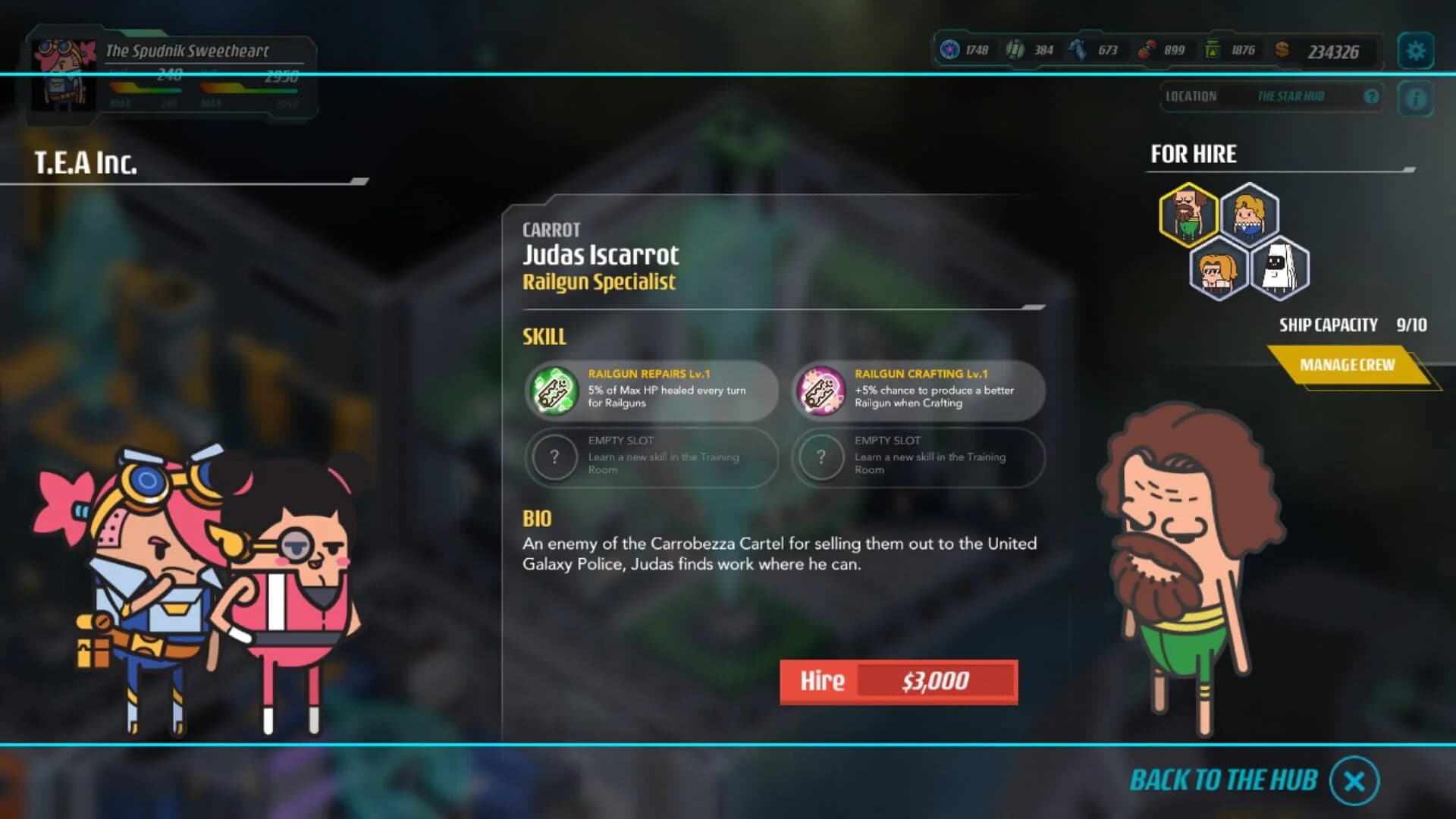Viewport: 1456px width, 819px height.
Task: Click the help question mark next to The Star Hub
Action: pyautogui.click(x=1370, y=96)
